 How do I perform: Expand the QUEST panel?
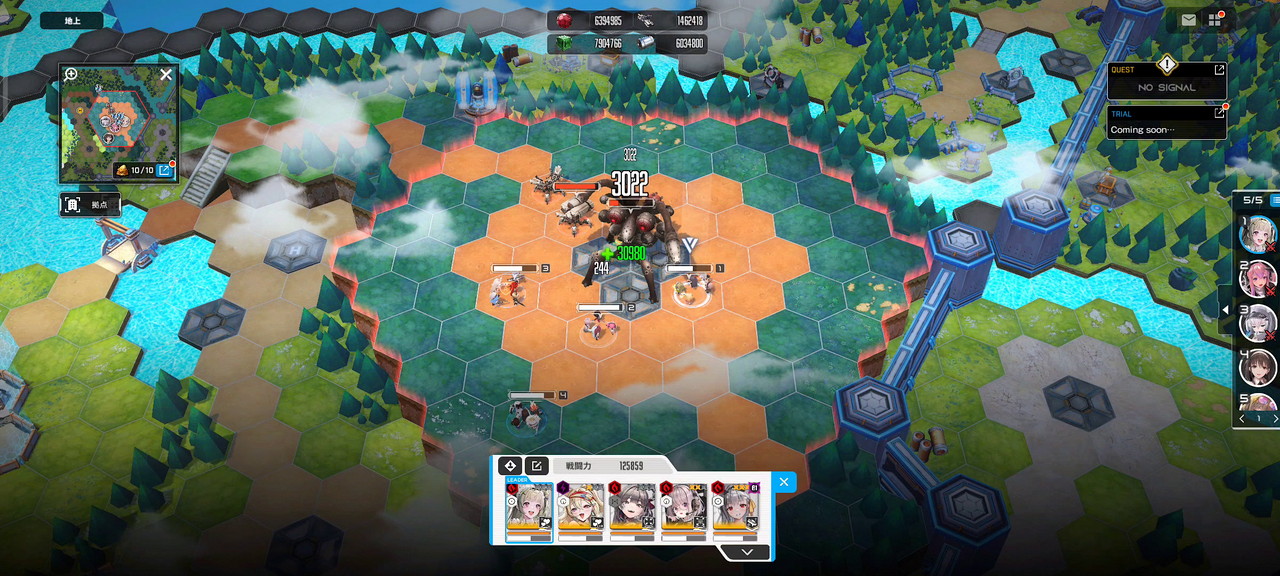tap(1219, 70)
